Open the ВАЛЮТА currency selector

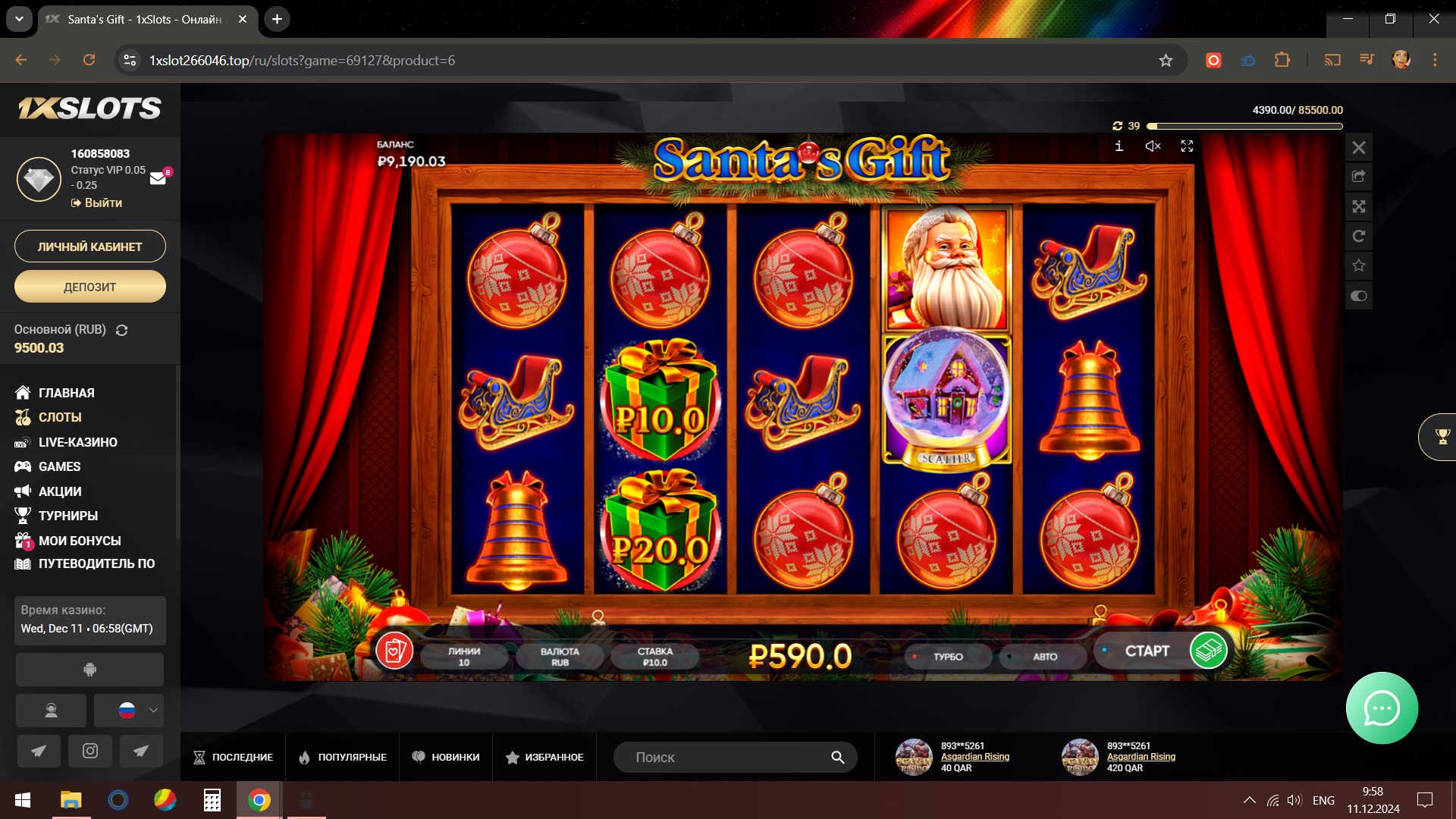(560, 657)
